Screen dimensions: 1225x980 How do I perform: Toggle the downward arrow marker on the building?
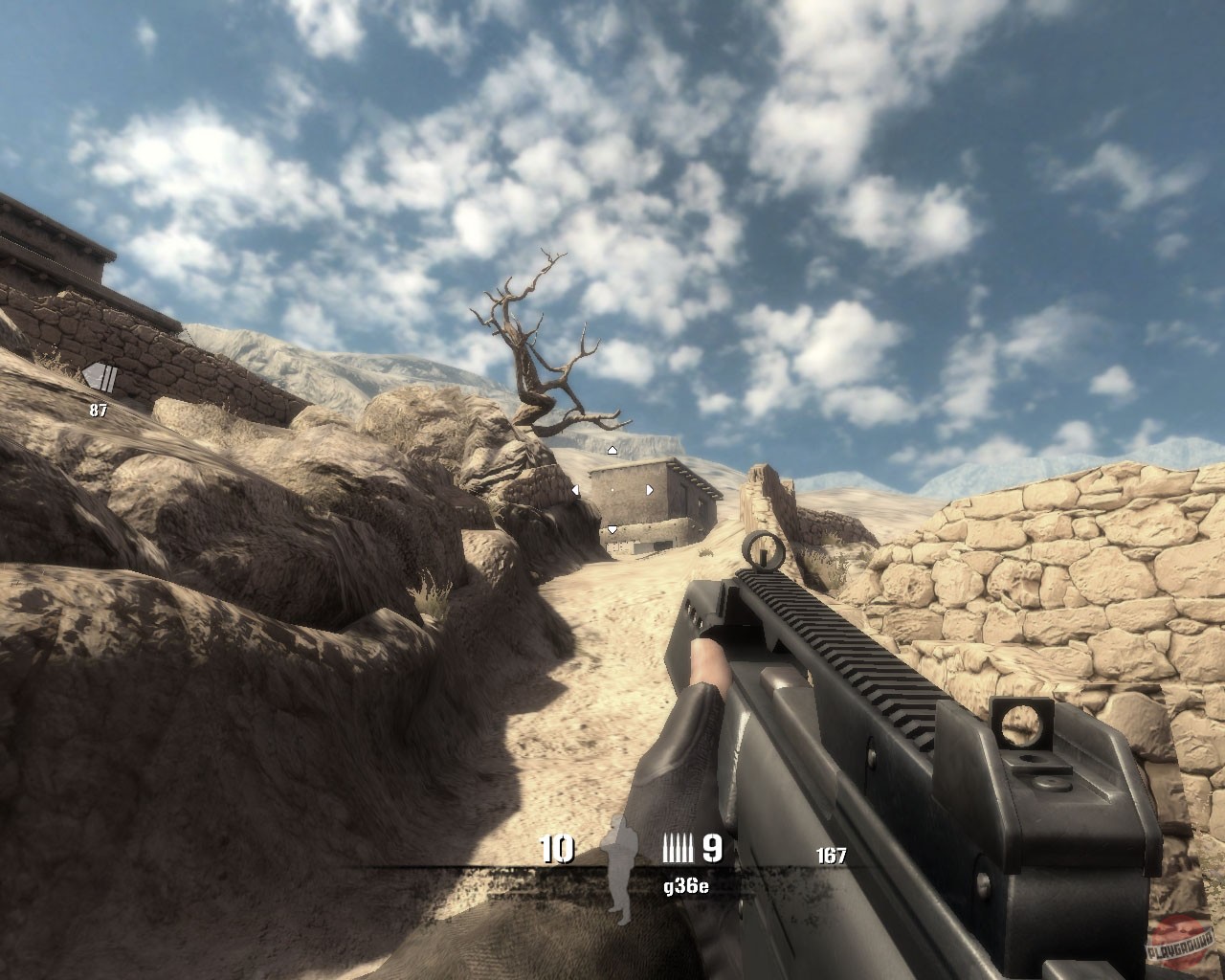coord(612,528)
